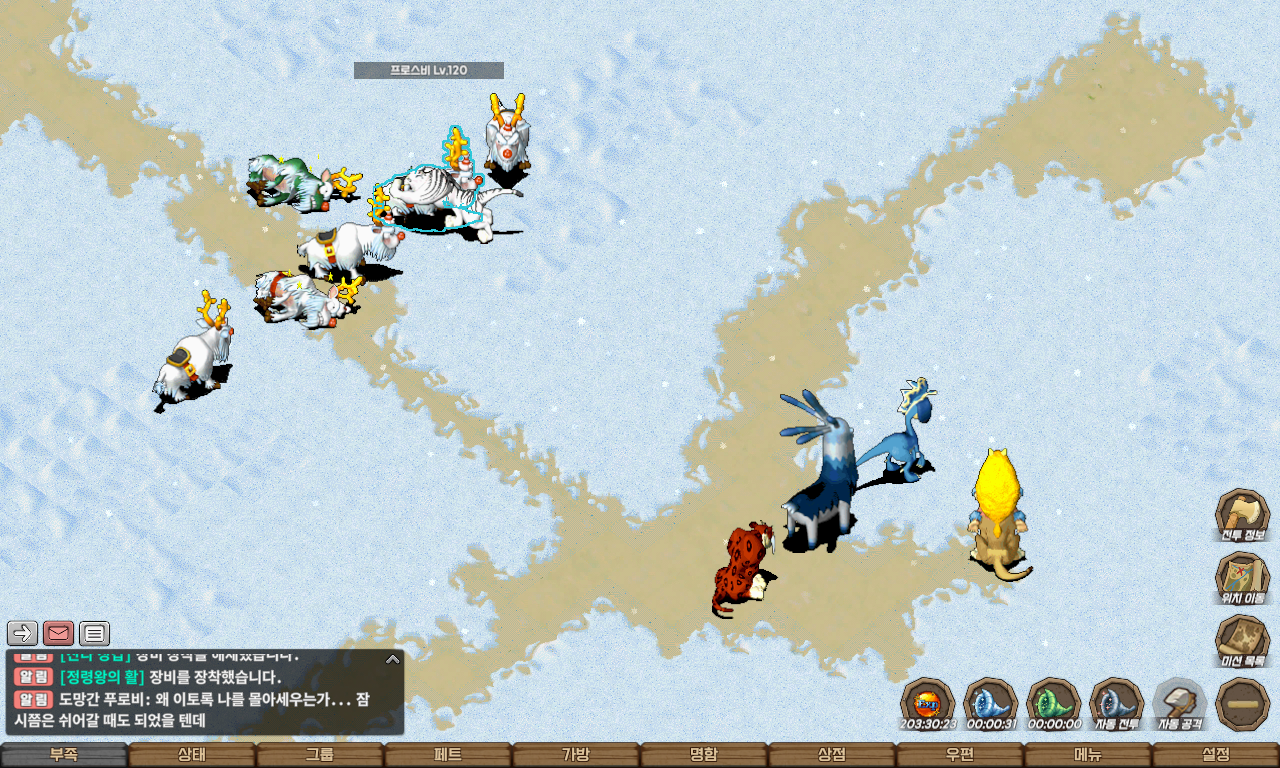
Task: Select the 부족 tribe button
Action: 64,755
